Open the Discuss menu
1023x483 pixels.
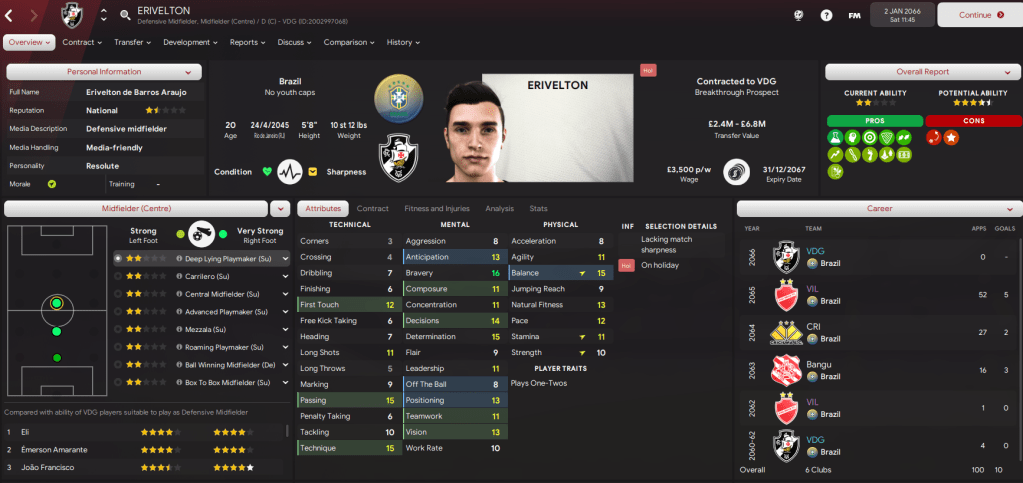click(294, 43)
